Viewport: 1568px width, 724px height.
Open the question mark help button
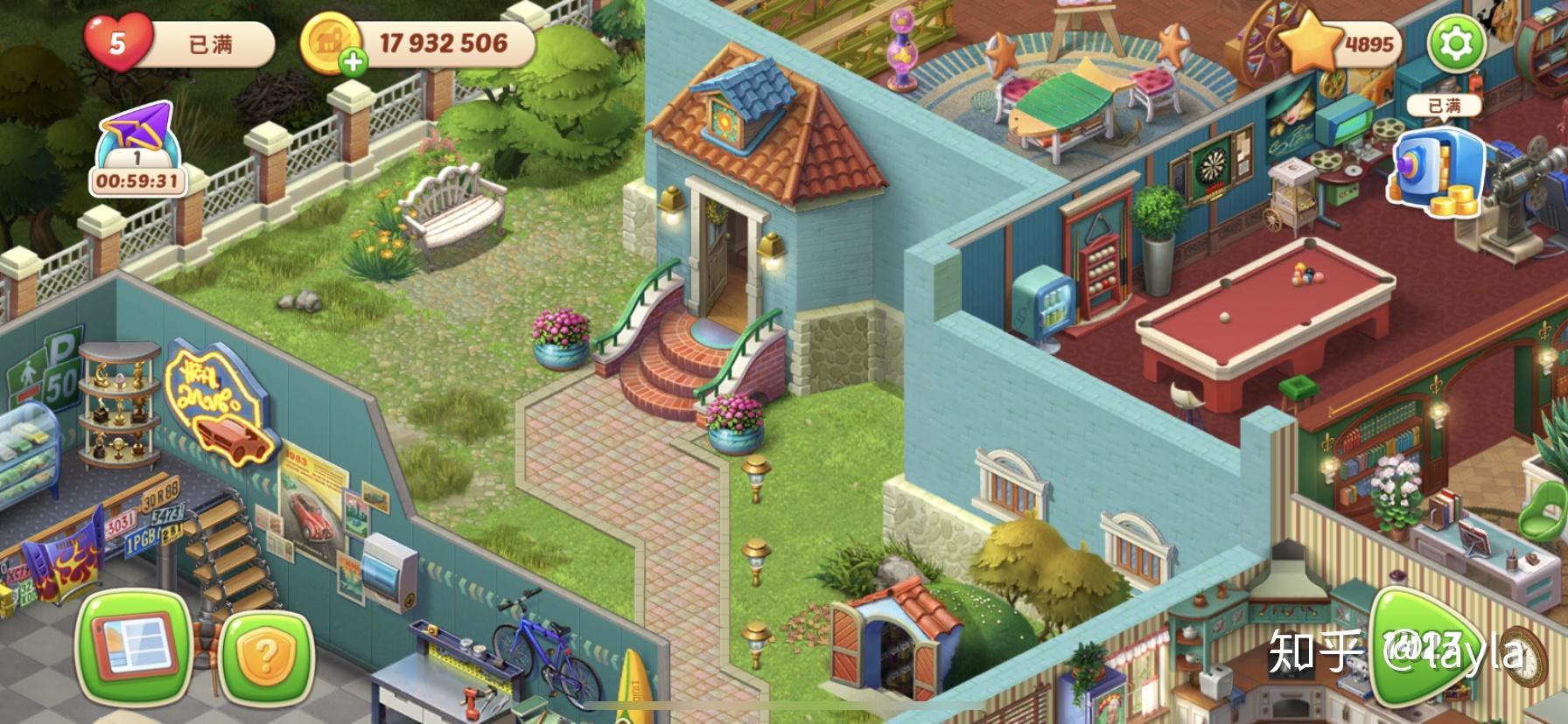pos(267,656)
